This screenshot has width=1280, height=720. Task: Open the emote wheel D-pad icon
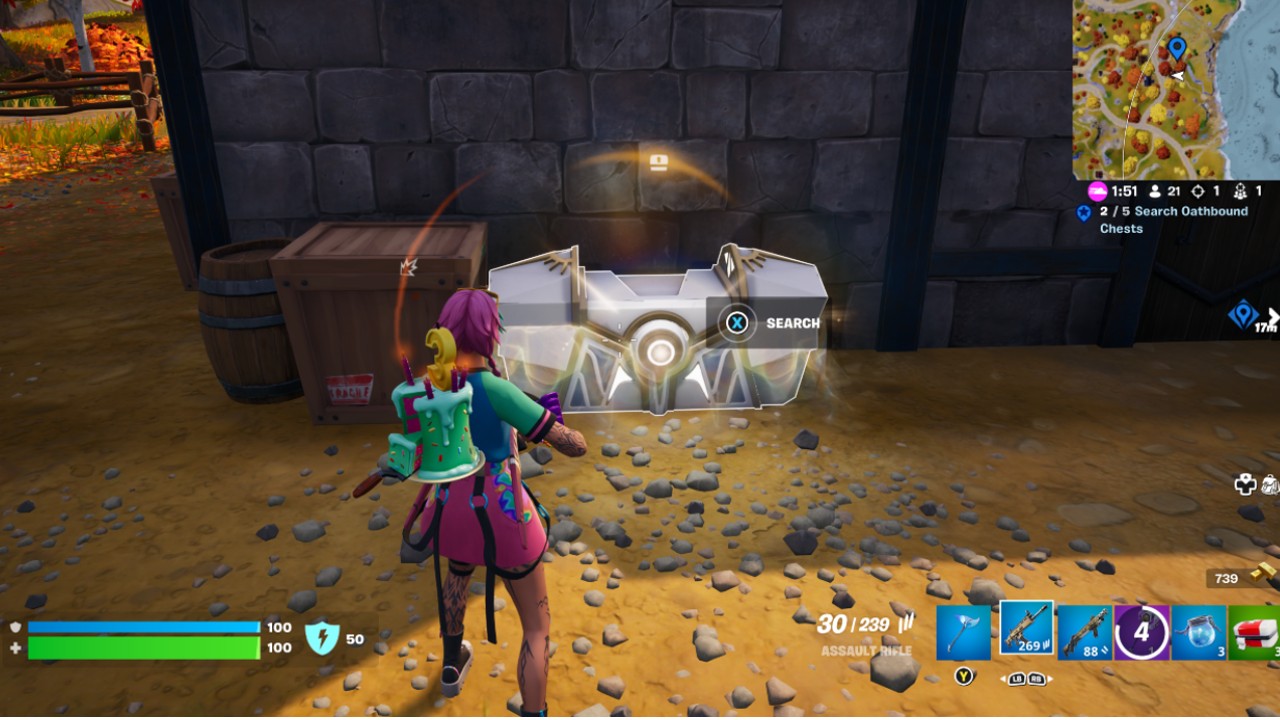pos(1245,484)
